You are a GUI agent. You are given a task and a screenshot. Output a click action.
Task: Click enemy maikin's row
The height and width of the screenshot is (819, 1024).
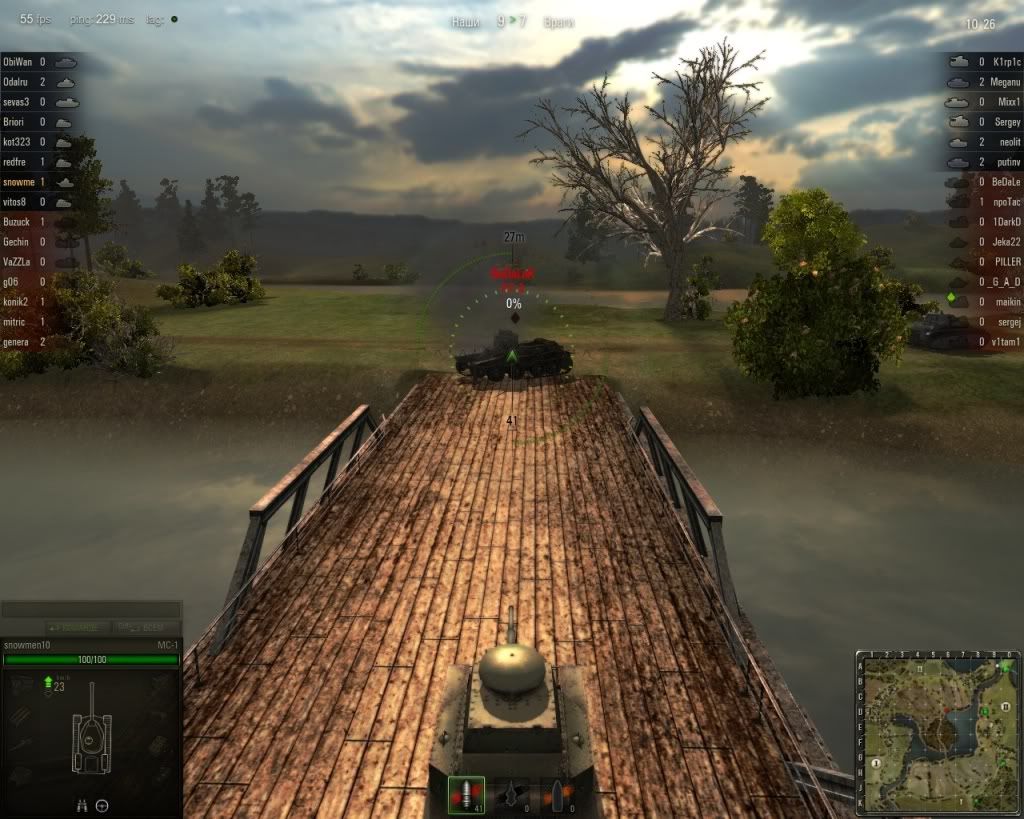[x=985, y=302]
